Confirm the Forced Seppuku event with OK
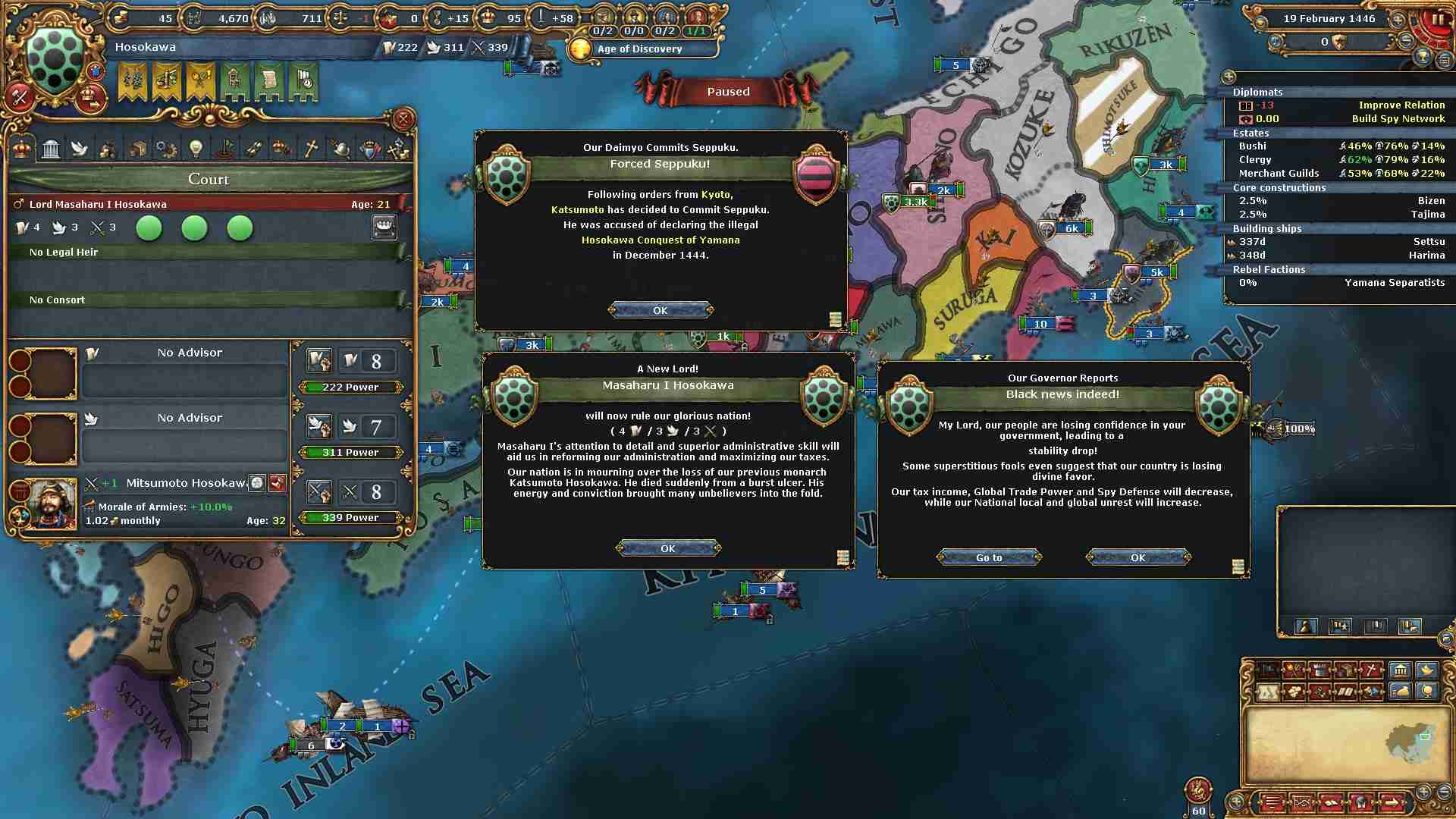Viewport: 1456px width, 819px height. 661,310
